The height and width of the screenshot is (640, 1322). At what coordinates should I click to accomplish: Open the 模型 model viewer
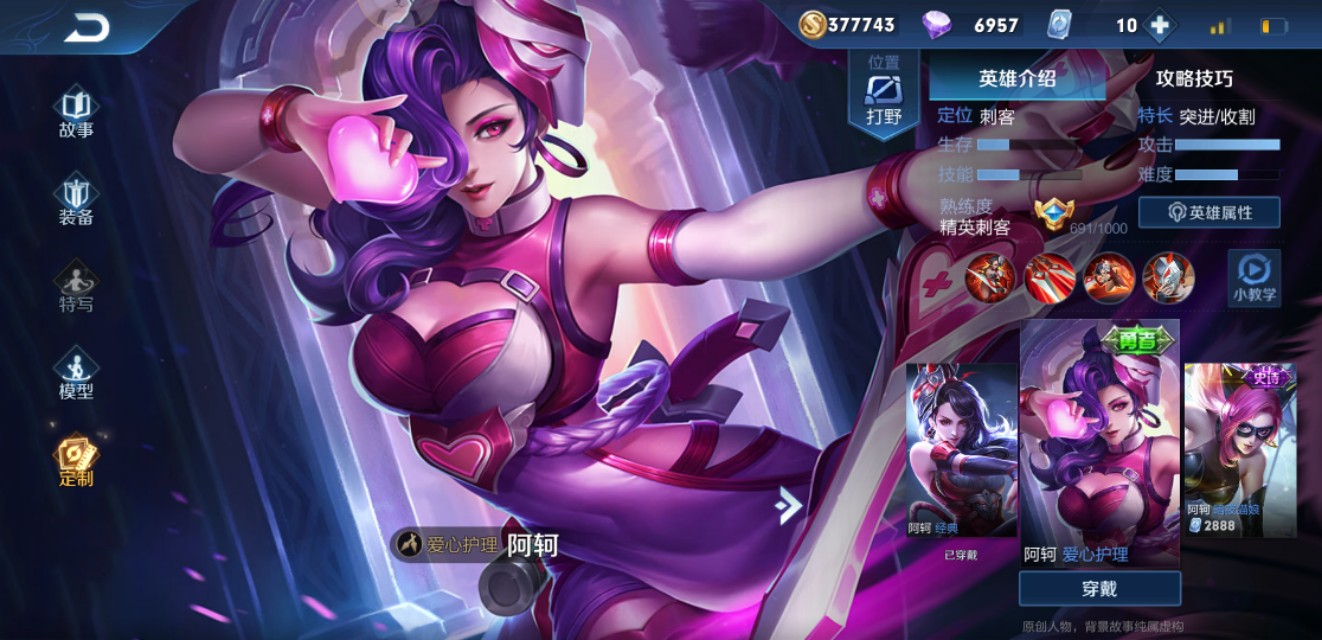pyautogui.click(x=76, y=374)
